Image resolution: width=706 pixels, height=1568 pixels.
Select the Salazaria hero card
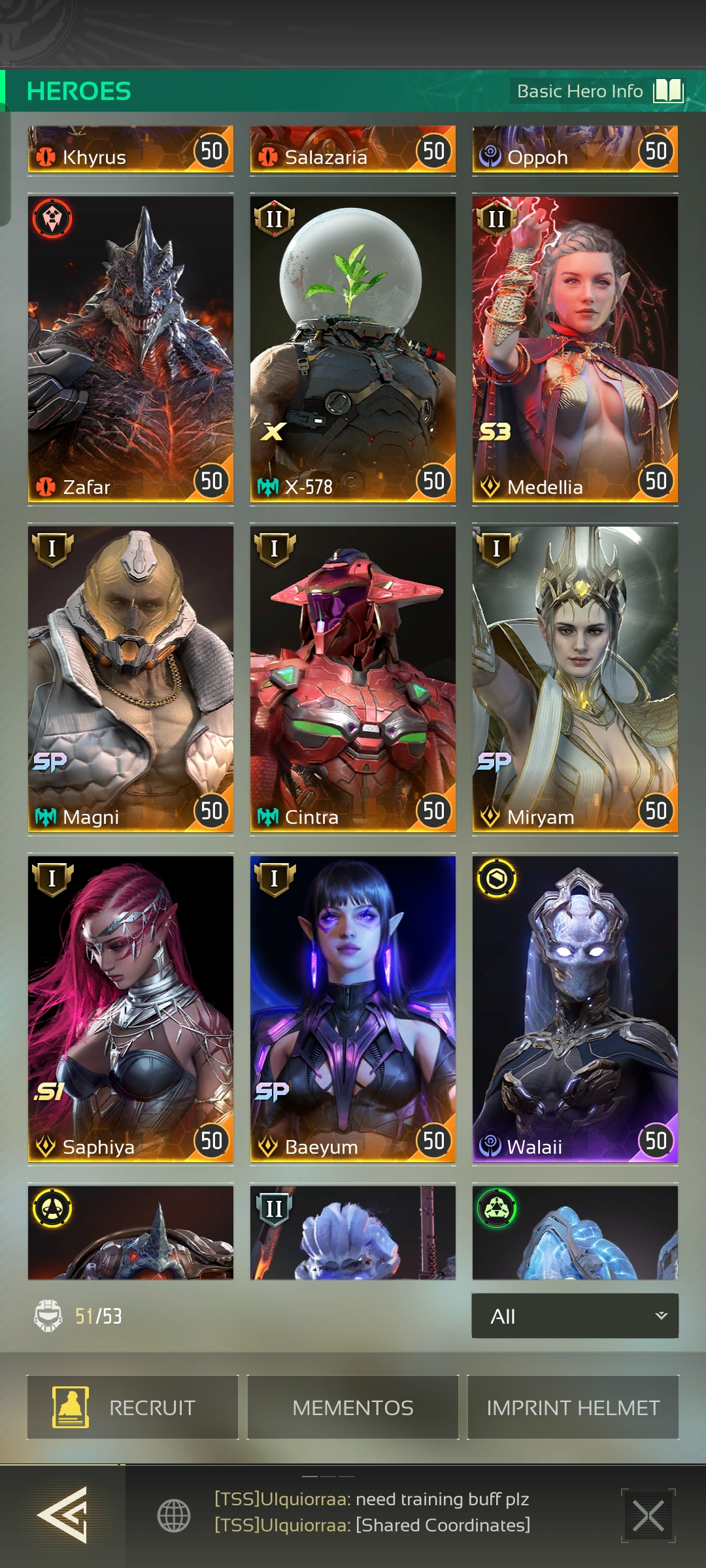coord(353,151)
